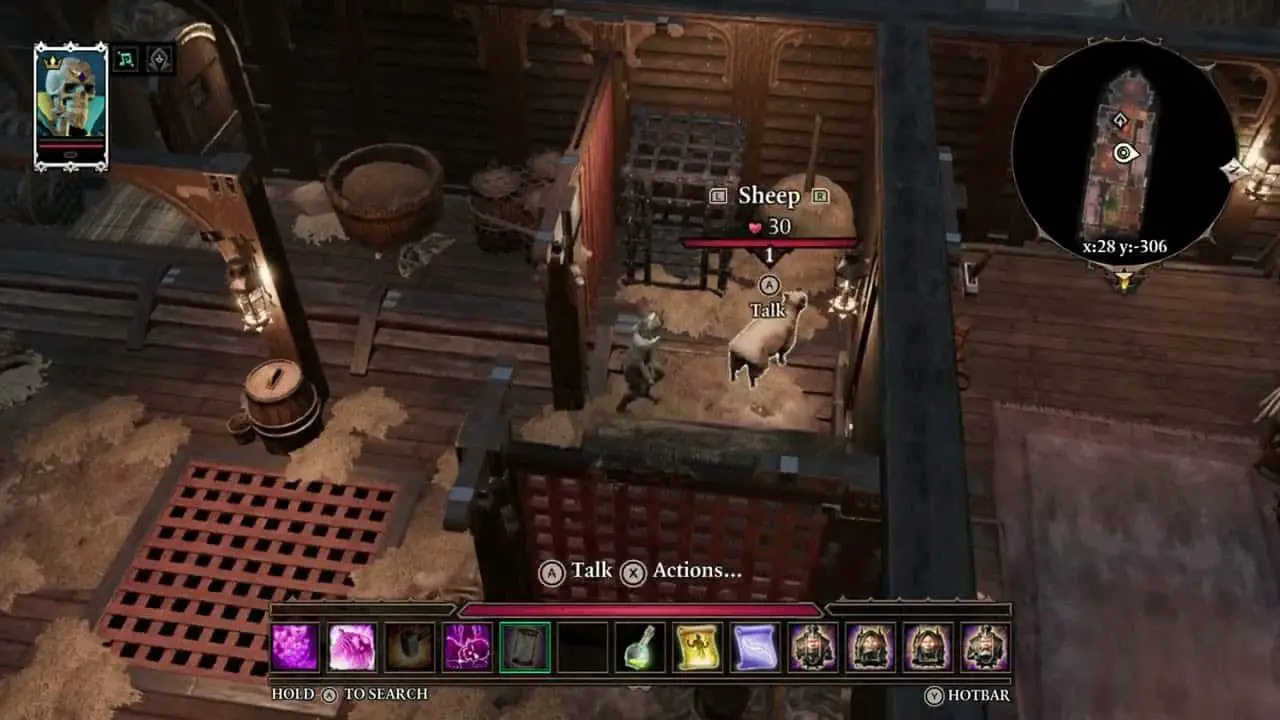Select the skeleton character portrait
The height and width of the screenshot is (720, 1280).
point(70,100)
